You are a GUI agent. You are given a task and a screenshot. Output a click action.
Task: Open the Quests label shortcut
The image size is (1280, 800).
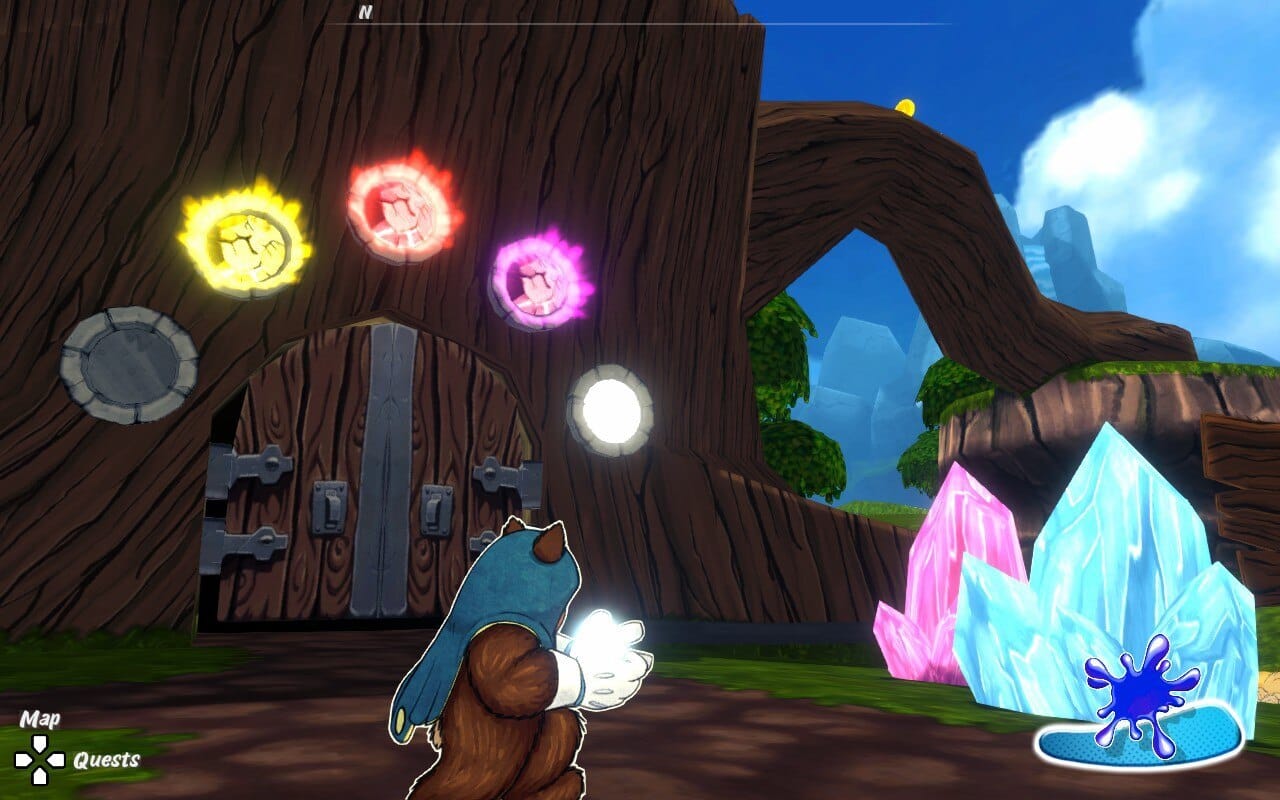coord(106,760)
